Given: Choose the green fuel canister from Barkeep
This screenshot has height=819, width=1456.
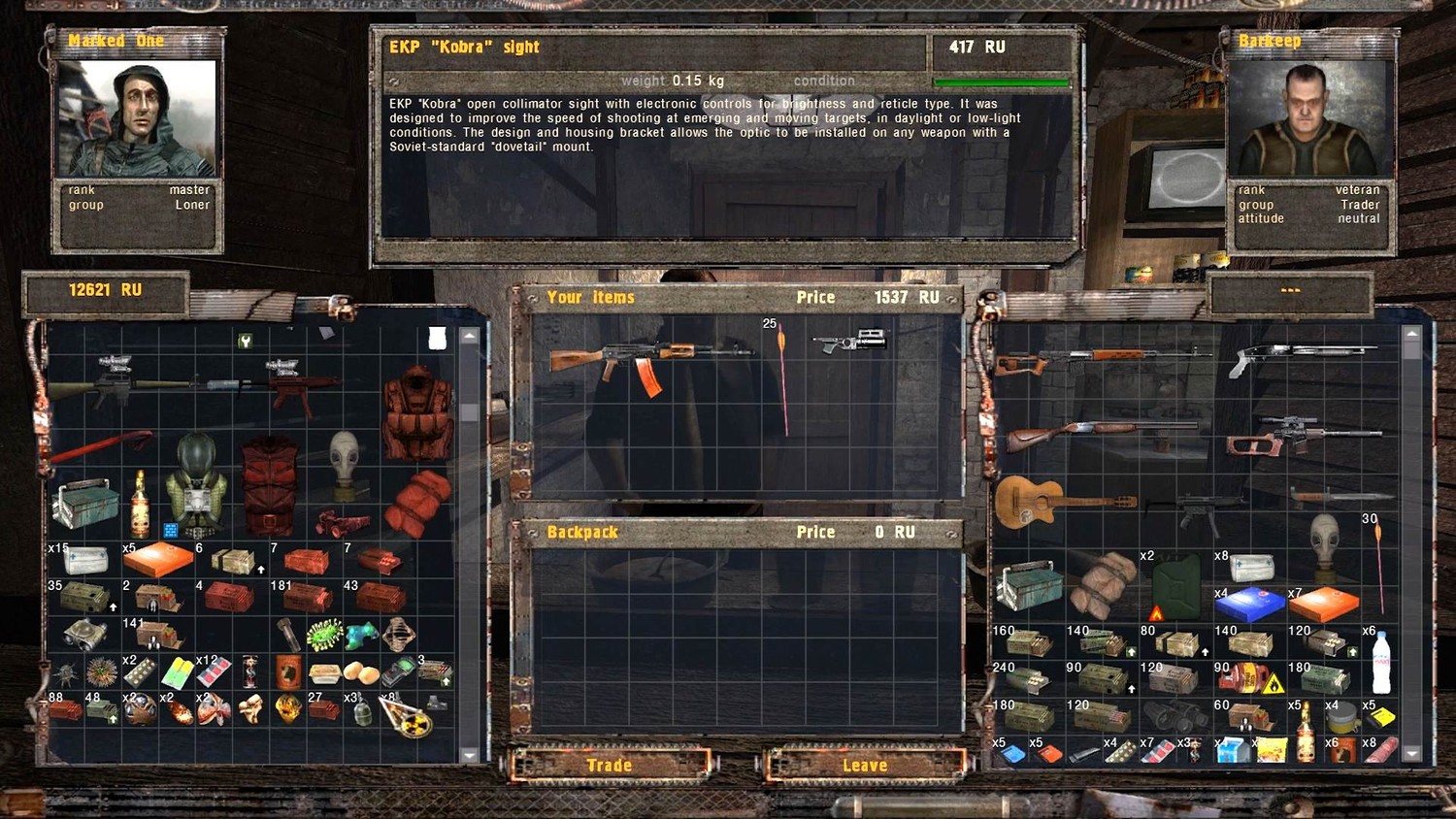Looking at the screenshot, I should click(x=1175, y=585).
